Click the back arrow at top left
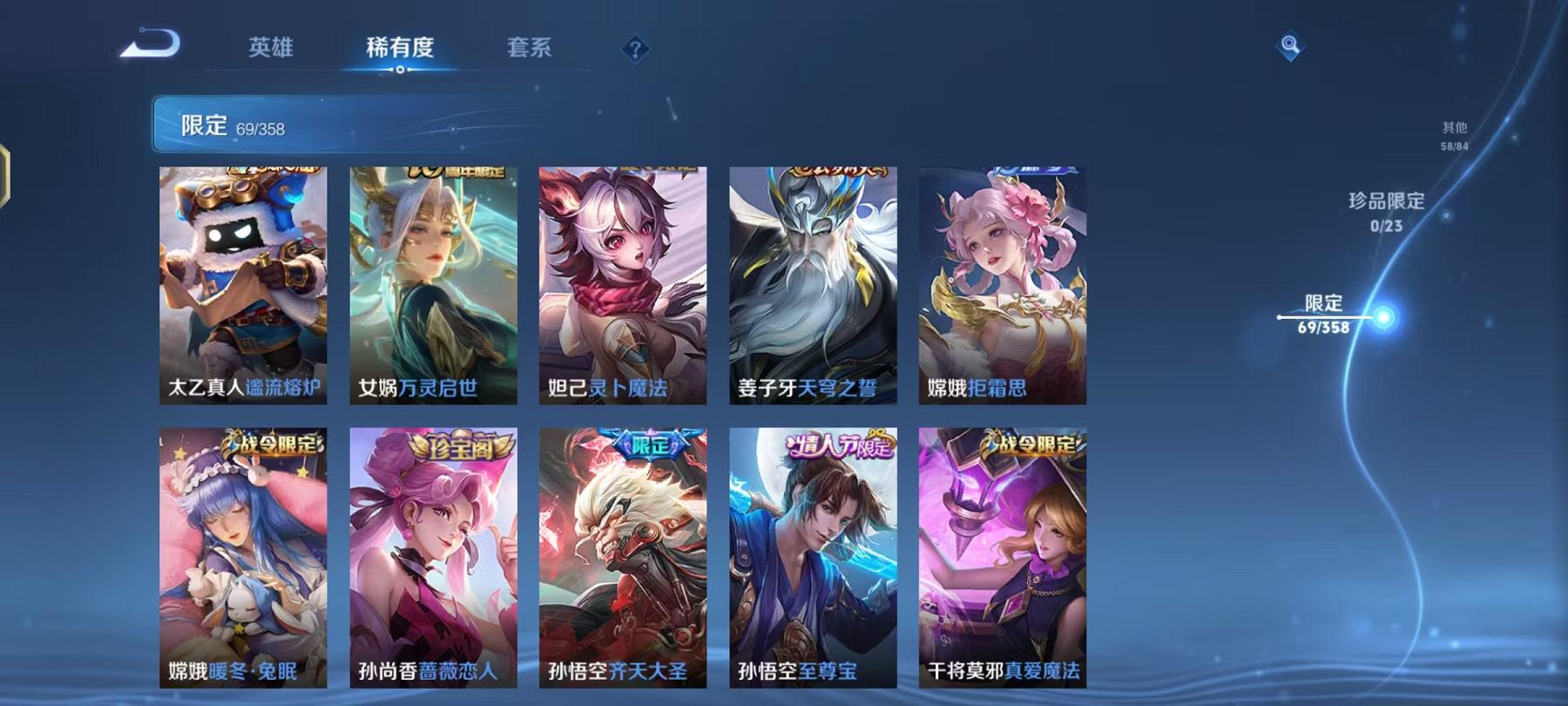The height and width of the screenshot is (706, 1568). click(x=148, y=41)
